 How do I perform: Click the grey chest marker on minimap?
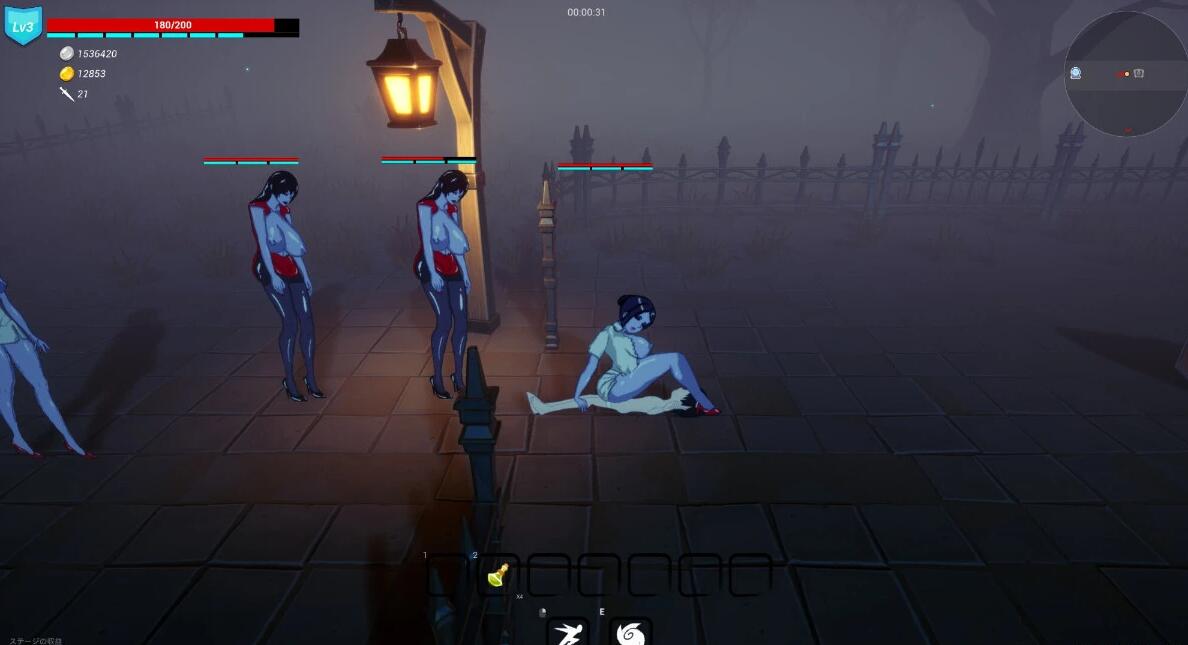pyautogui.click(x=1139, y=73)
